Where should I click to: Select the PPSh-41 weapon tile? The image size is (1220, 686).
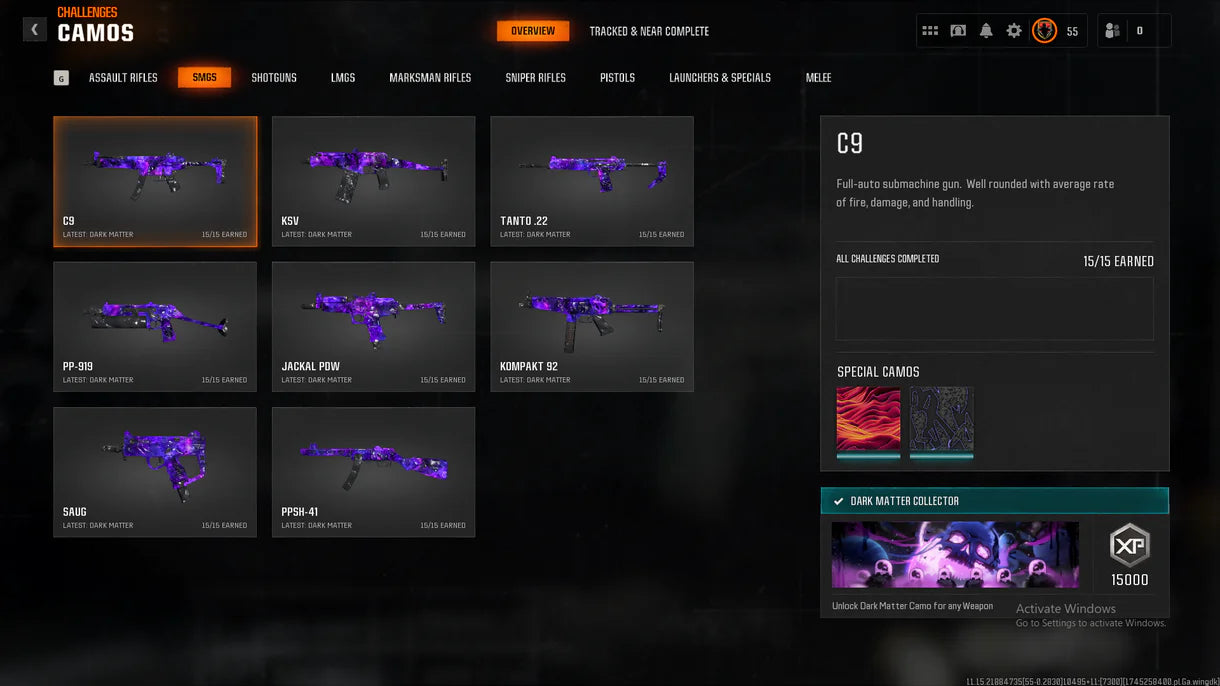click(373, 472)
